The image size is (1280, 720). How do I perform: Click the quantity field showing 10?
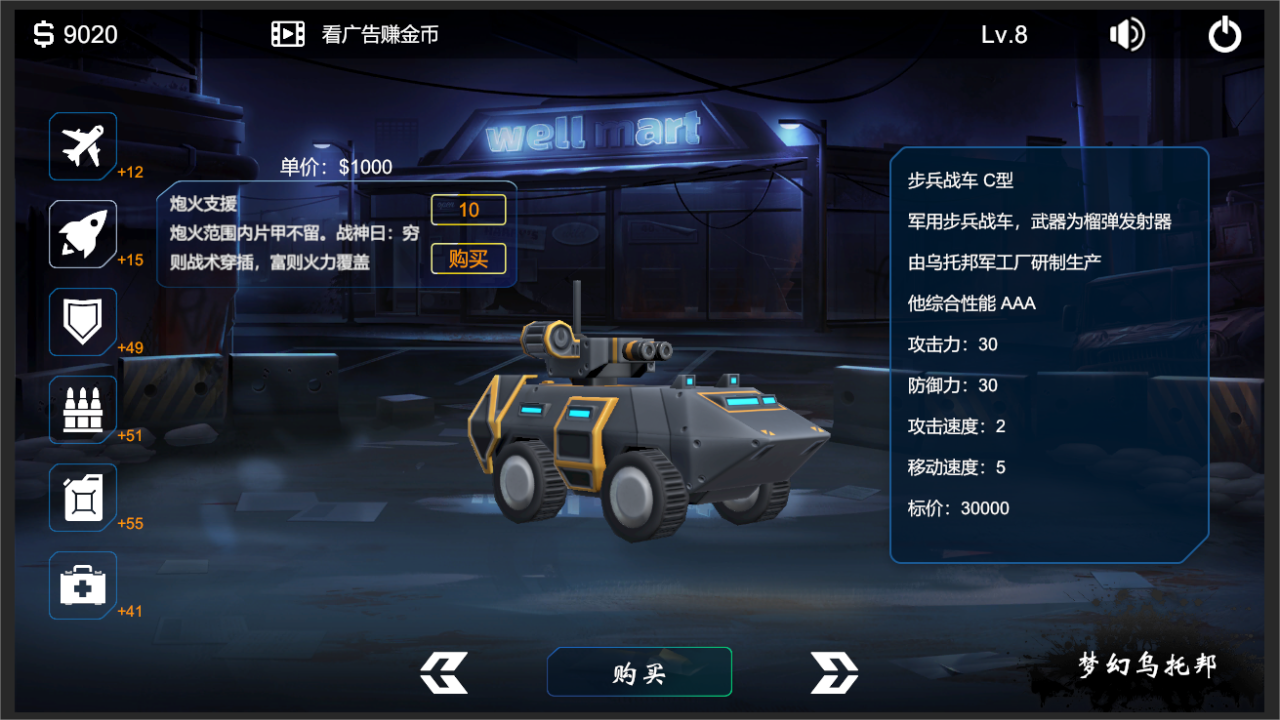pyautogui.click(x=468, y=210)
